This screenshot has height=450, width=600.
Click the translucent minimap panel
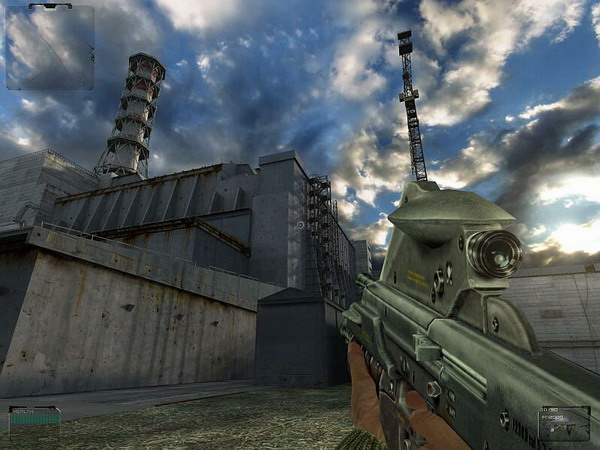point(50,48)
